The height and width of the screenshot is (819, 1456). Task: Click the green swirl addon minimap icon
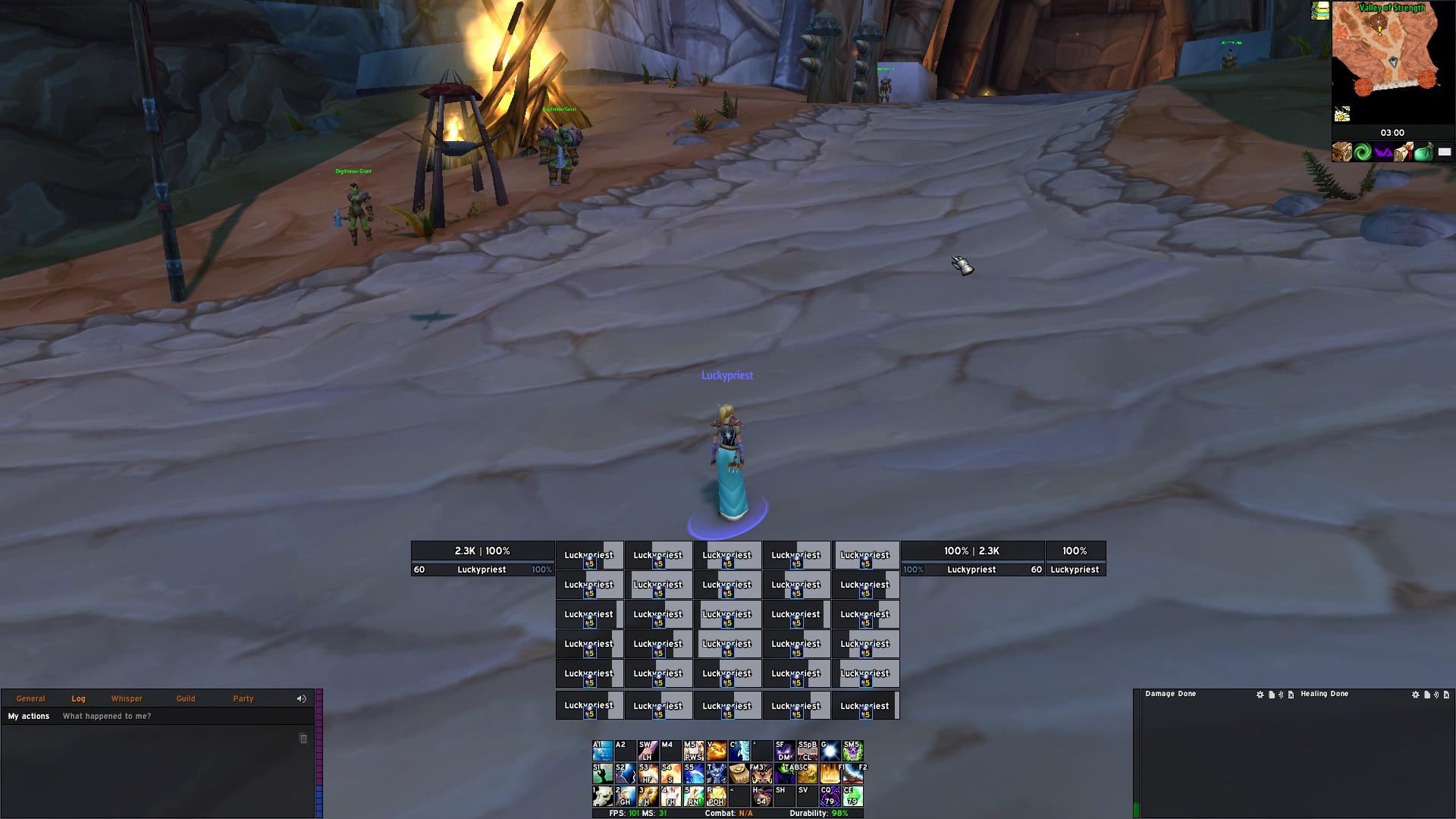click(x=1363, y=152)
